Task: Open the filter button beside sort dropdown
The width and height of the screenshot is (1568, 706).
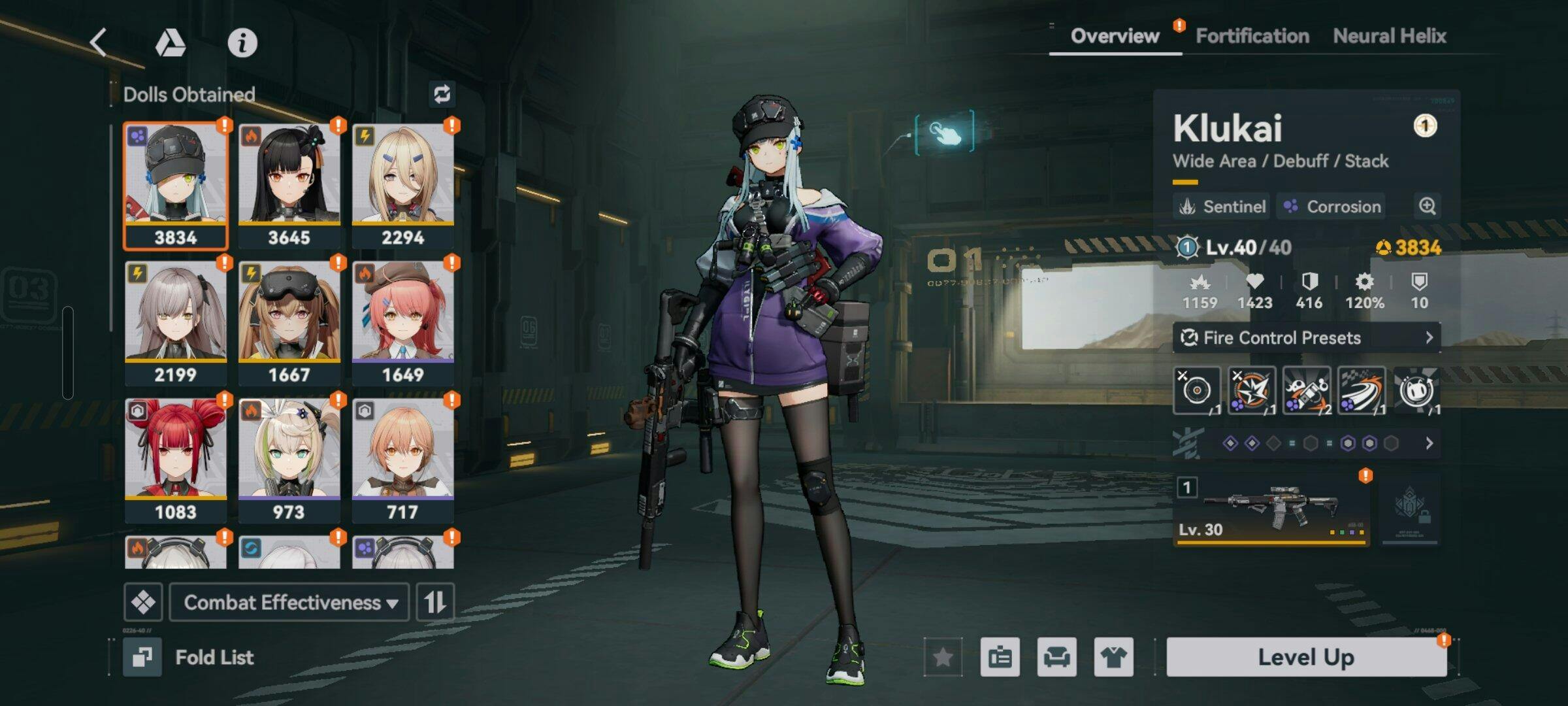Action: click(143, 602)
